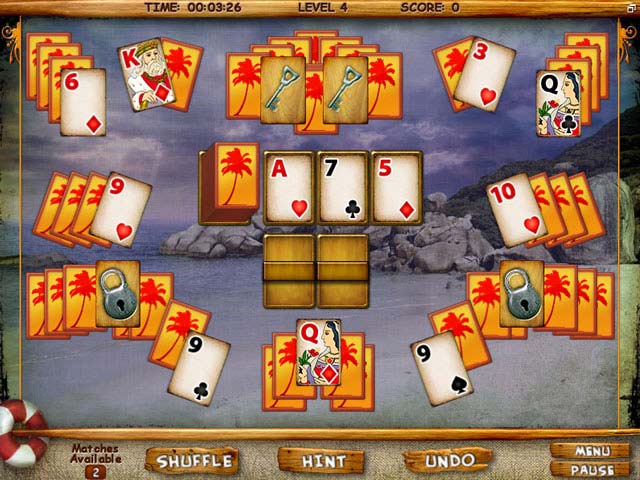Choose the 9 of Hearts card
This screenshot has height=480, width=640.
click(x=121, y=210)
